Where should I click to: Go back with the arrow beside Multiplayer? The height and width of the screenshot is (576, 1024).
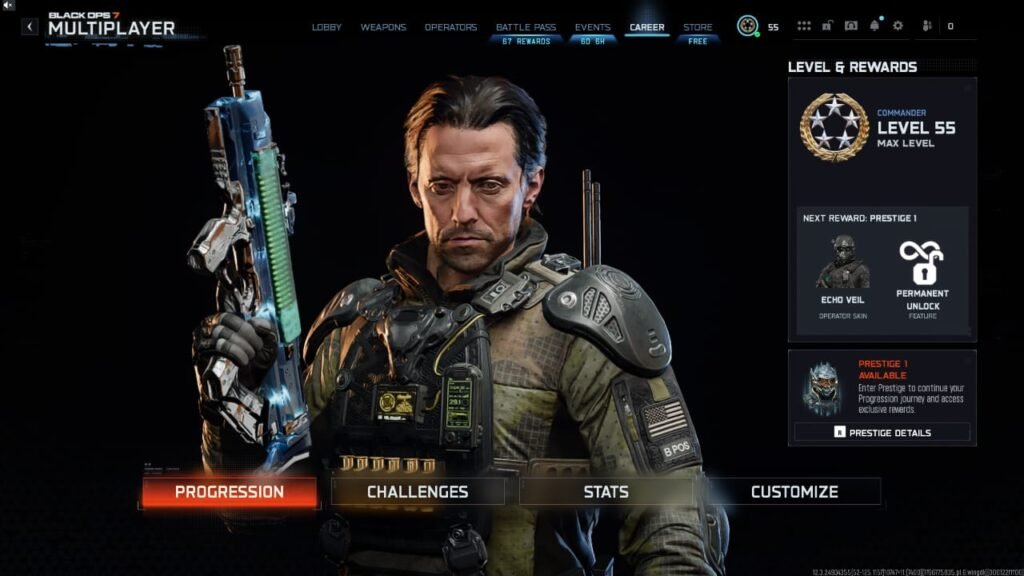coord(30,26)
